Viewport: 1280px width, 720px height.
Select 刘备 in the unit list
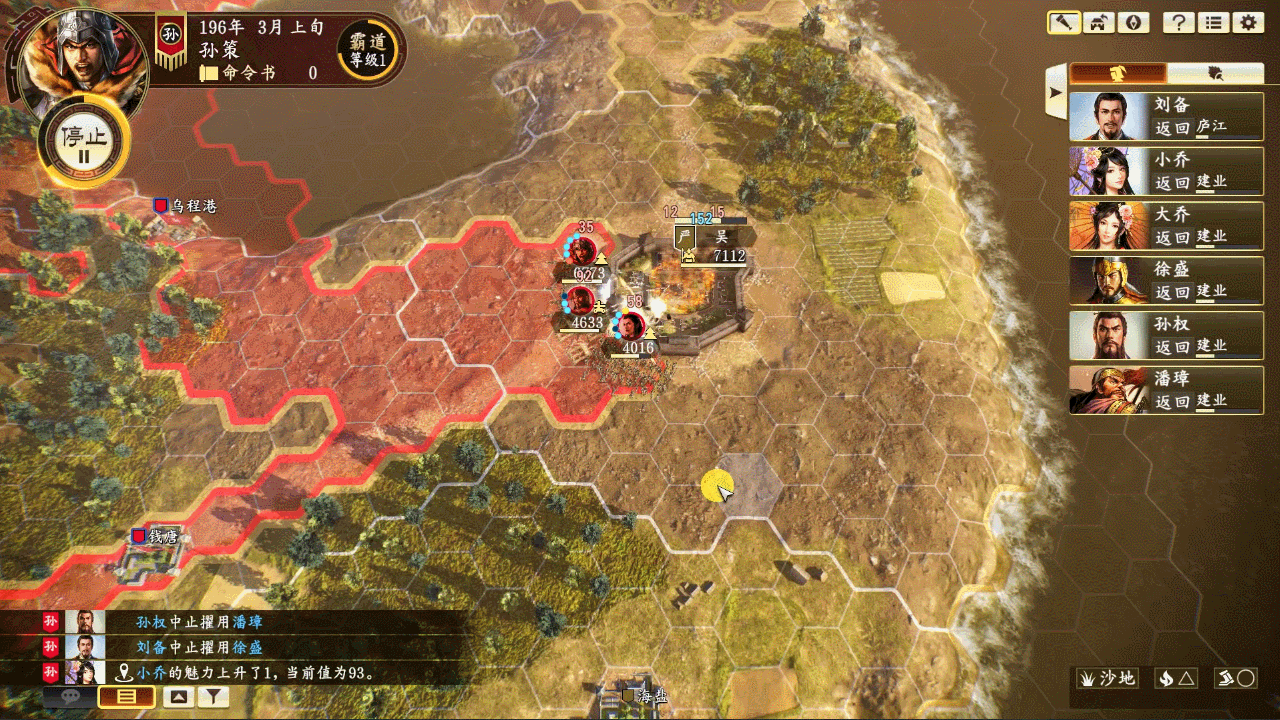tap(1166, 116)
